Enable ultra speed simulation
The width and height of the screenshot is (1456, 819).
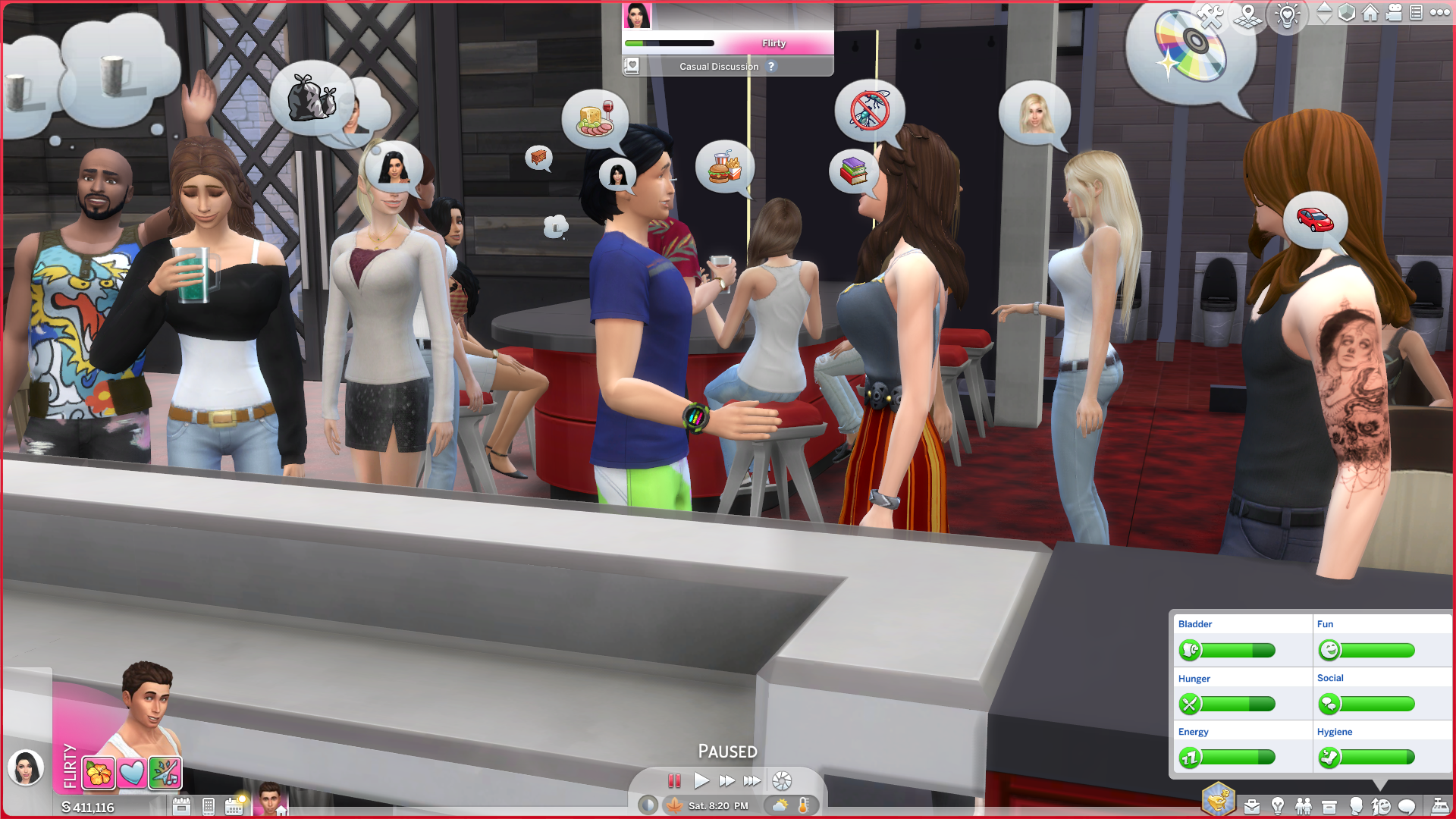click(753, 781)
